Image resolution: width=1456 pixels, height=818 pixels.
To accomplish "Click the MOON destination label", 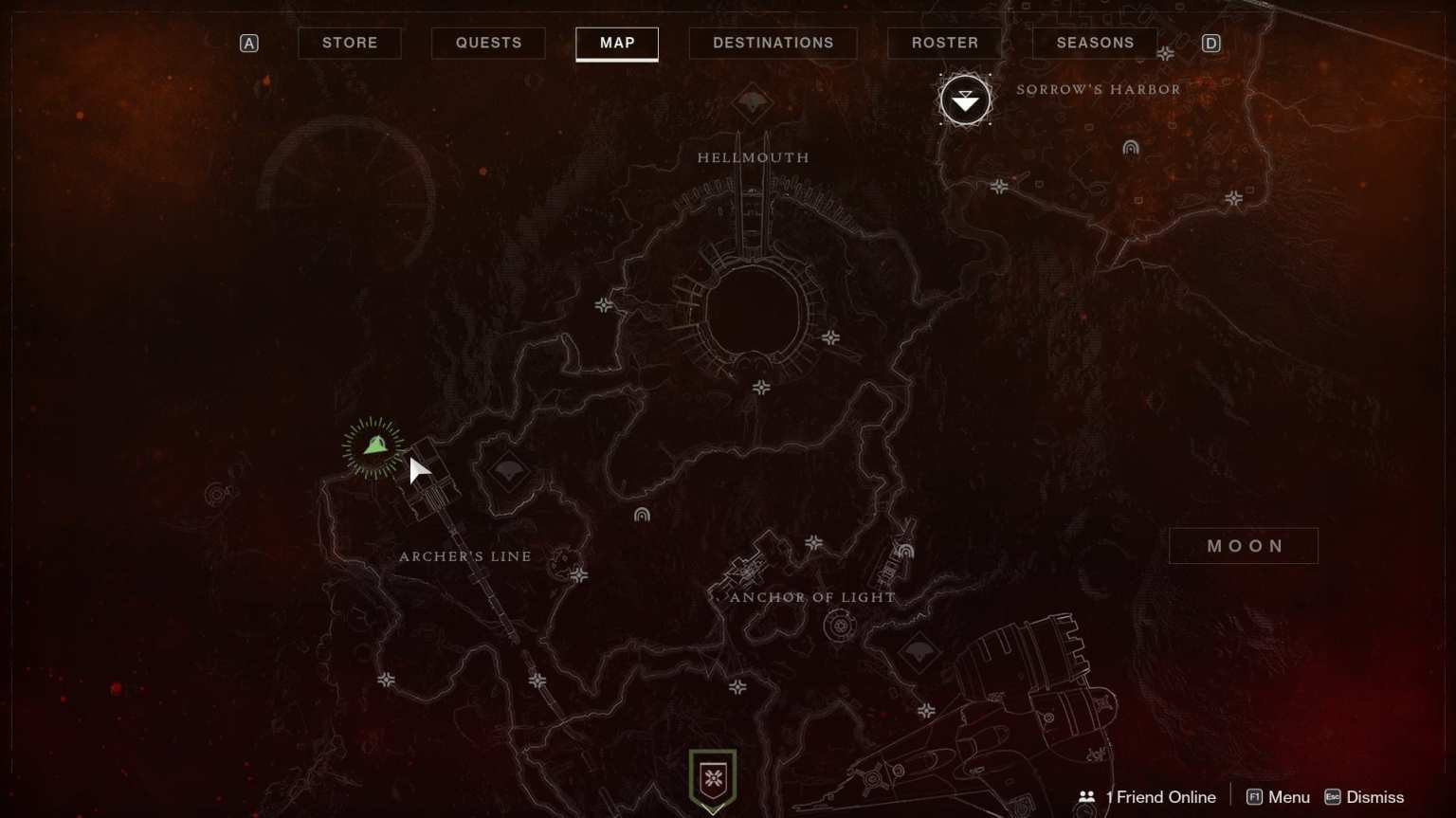I will (1244, 545).
